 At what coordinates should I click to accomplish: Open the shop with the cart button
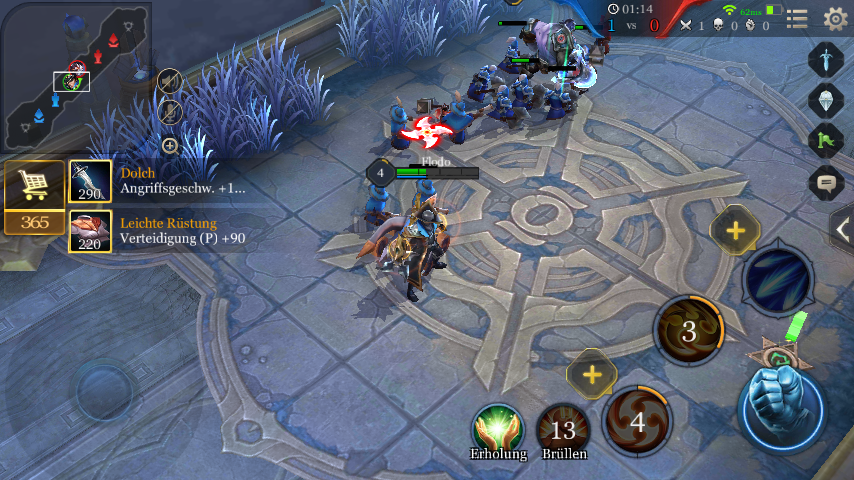coord(34,184)
